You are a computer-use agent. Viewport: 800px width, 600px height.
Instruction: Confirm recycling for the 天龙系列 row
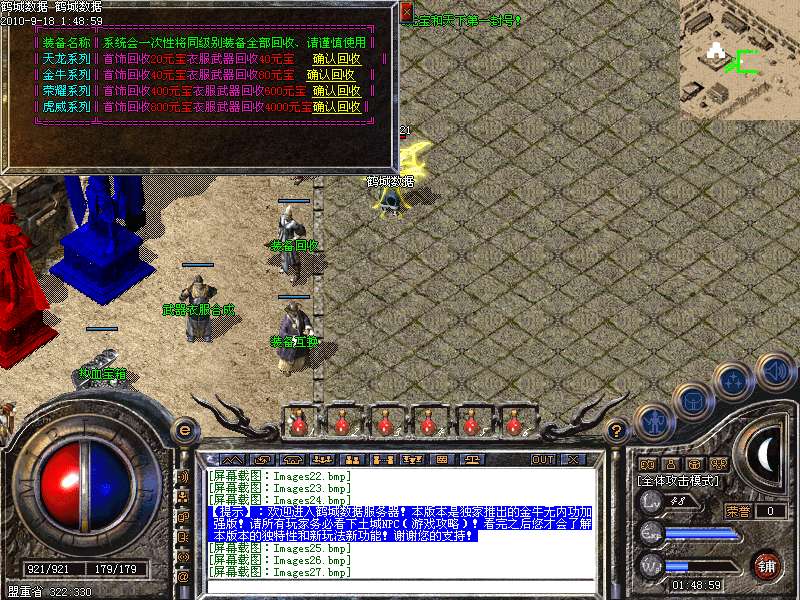pyautogui.click(x=335, y=59)
